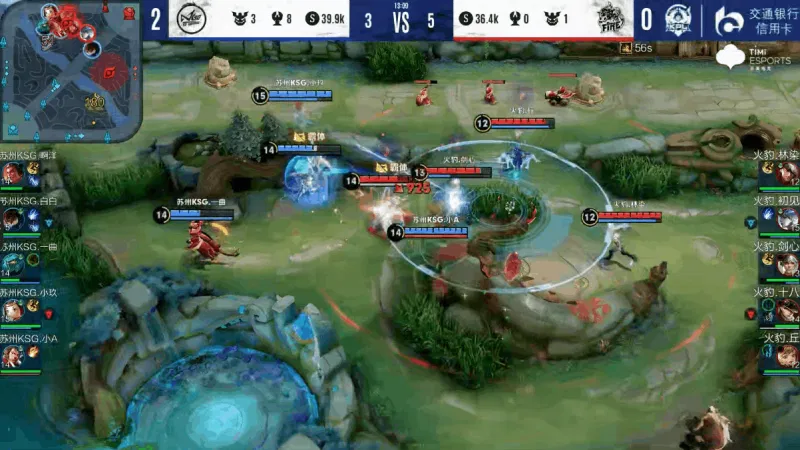
Task: Click the Fire team logo in scoreboard
Action: (x=610, y=20)
